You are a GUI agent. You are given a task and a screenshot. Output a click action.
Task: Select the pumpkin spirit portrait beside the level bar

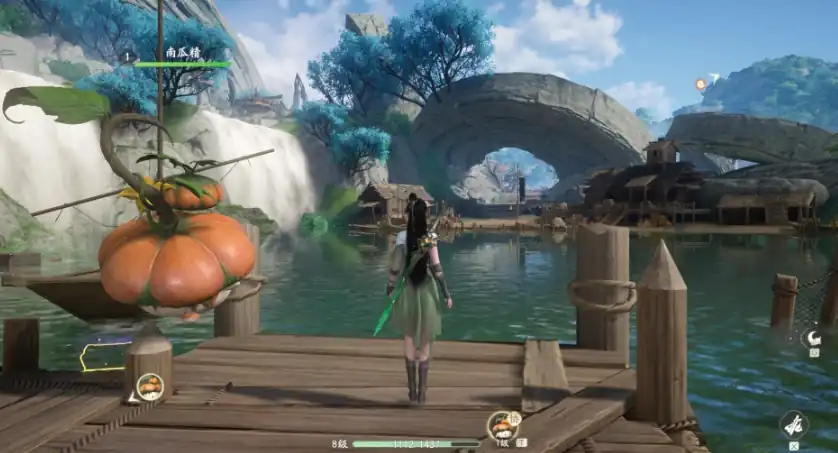502,426
